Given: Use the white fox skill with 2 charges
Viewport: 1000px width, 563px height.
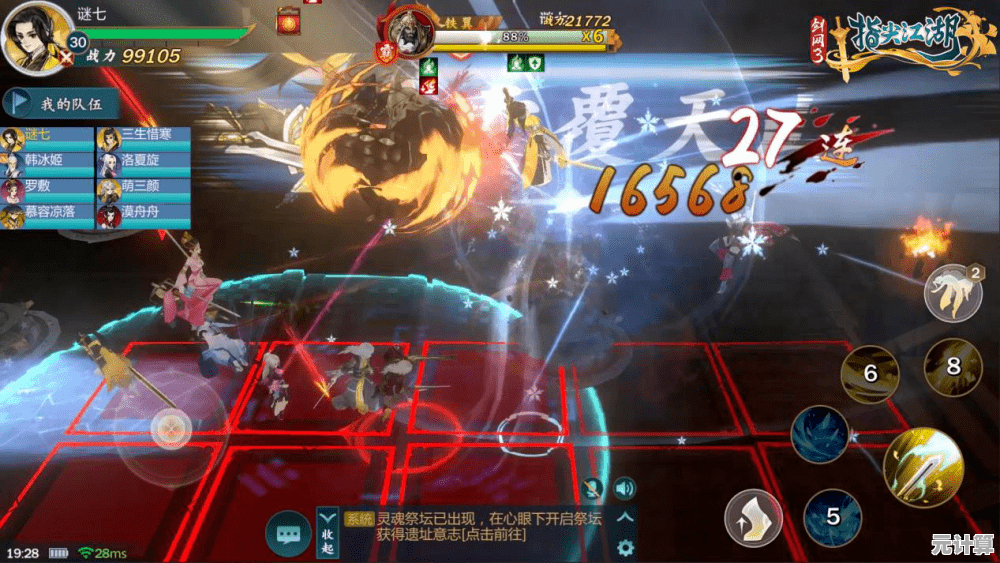Looking at the screenshot, I should (x=952, y=292).
